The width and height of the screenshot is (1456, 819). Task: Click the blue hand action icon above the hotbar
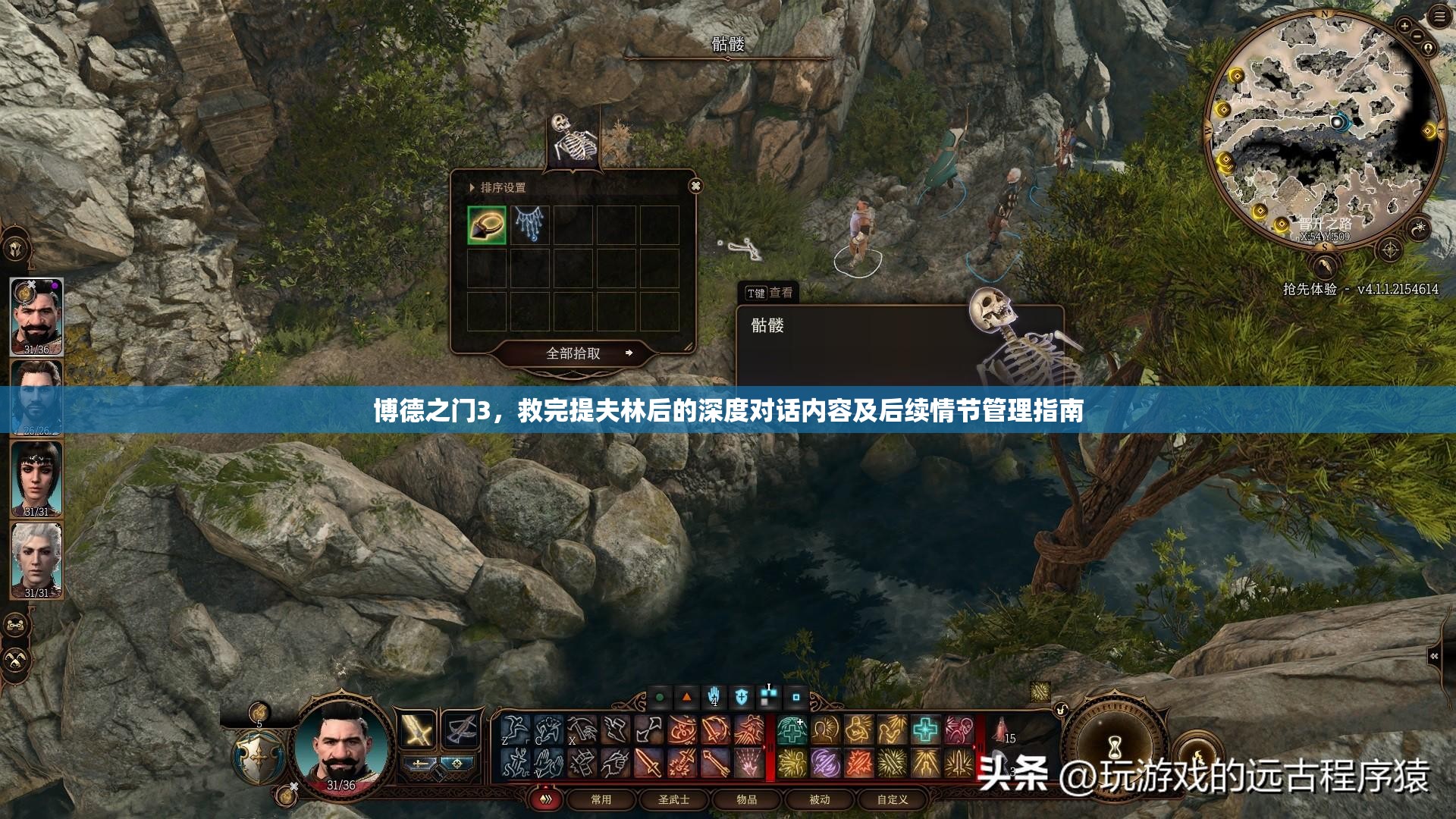point(714,696)
